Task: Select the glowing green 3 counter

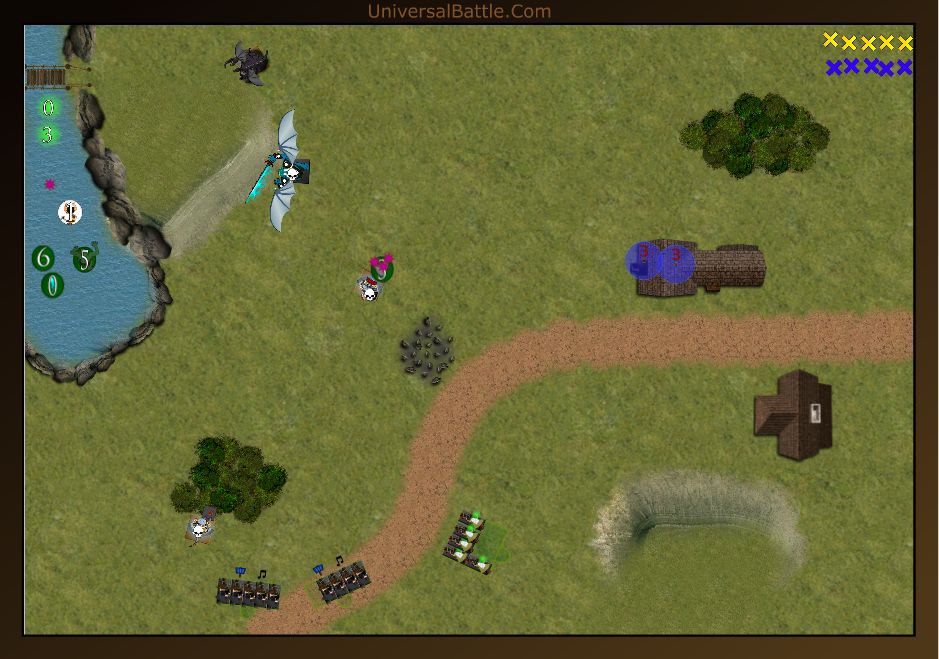Action: (47, 134)
